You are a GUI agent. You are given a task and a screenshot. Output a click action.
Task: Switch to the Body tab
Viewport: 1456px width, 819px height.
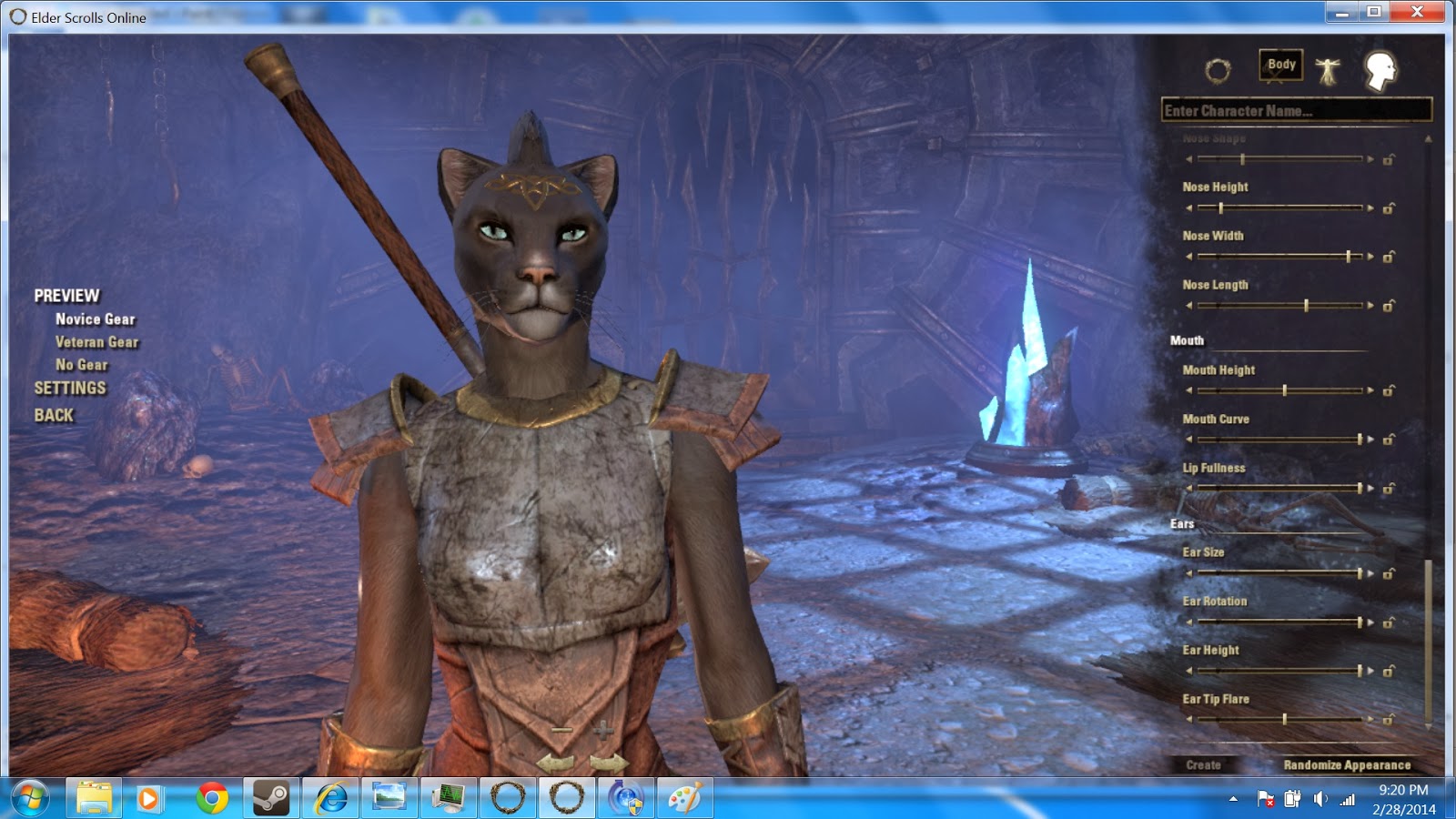tap(1280, 65)
